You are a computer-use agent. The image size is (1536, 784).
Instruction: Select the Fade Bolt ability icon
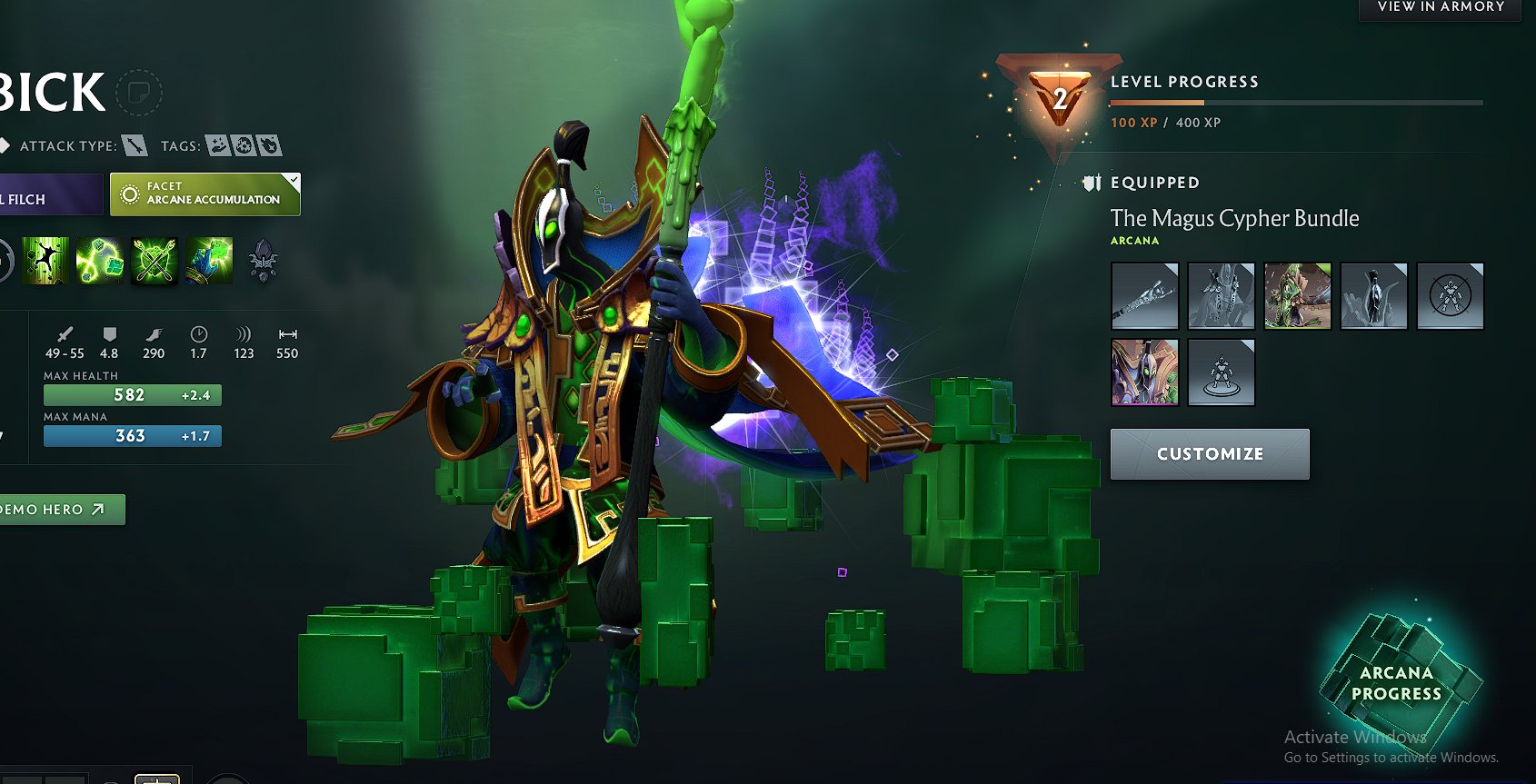click(x=99, y=261)
